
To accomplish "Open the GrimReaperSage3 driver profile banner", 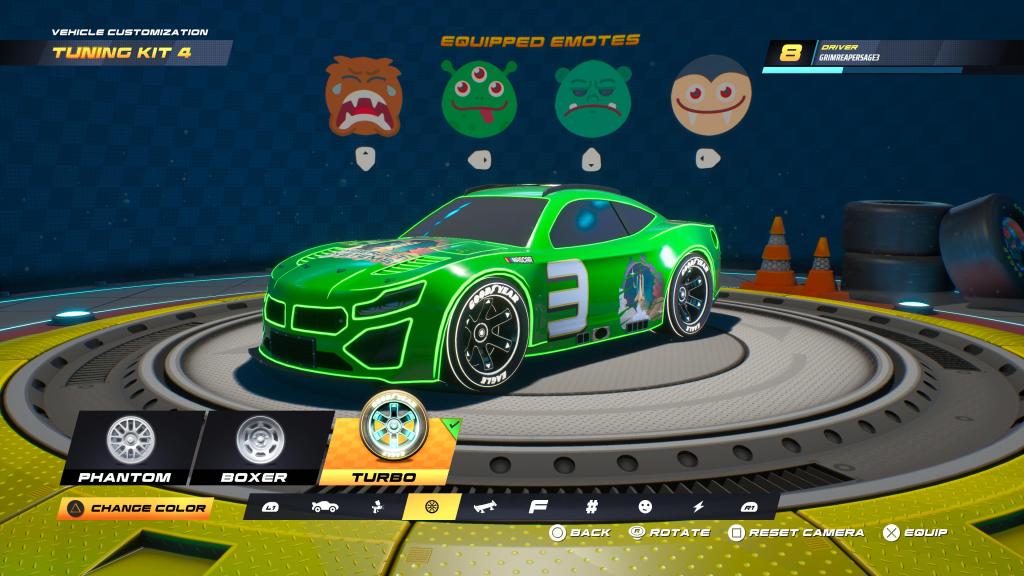I will click(x=890, y=55).
